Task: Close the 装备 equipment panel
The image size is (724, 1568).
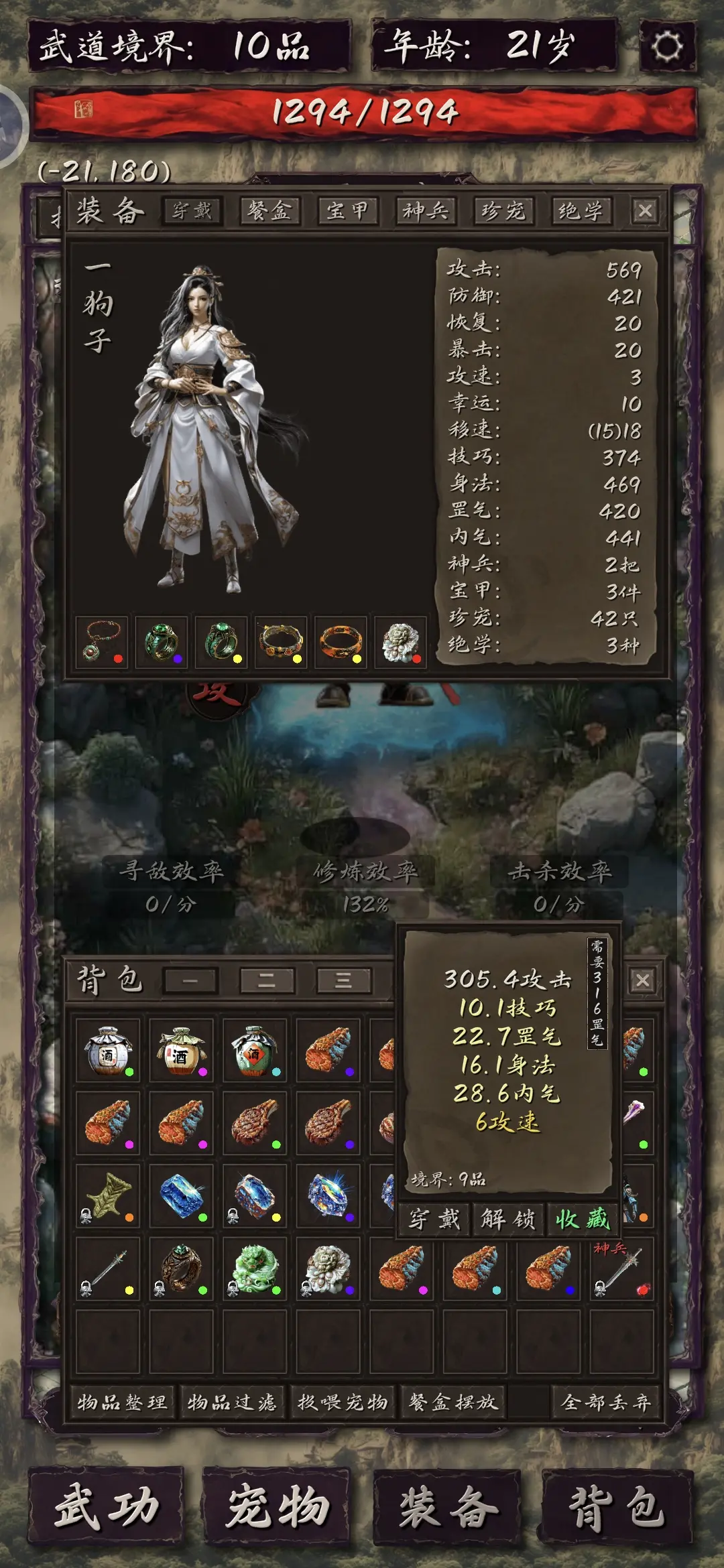Action: (x=645, y=211)
